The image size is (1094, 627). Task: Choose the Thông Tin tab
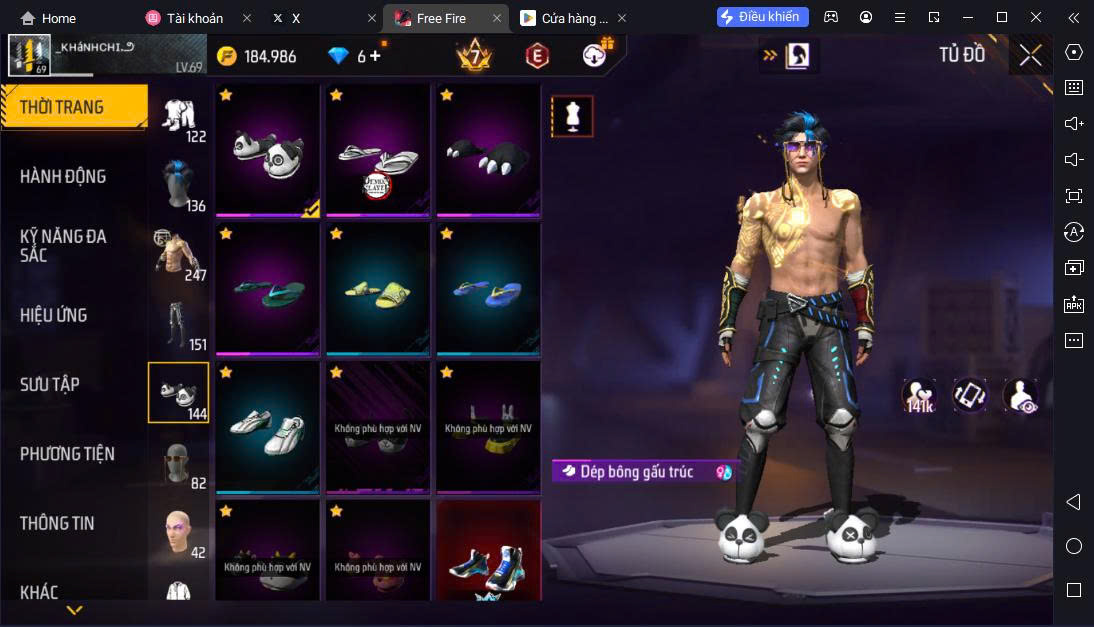coord(57,523)
